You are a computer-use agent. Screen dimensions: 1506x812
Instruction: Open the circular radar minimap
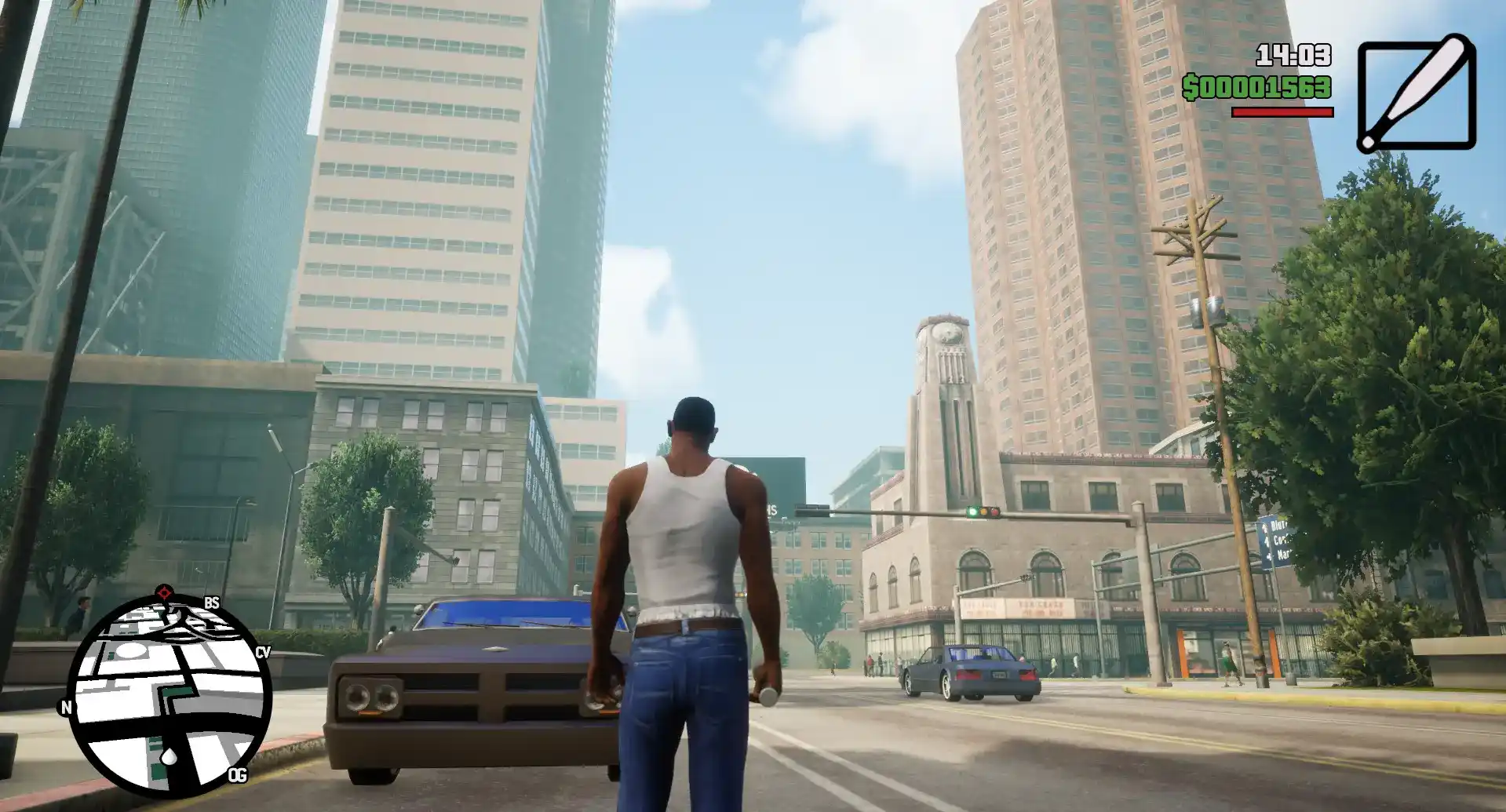(x=169, y=694)
